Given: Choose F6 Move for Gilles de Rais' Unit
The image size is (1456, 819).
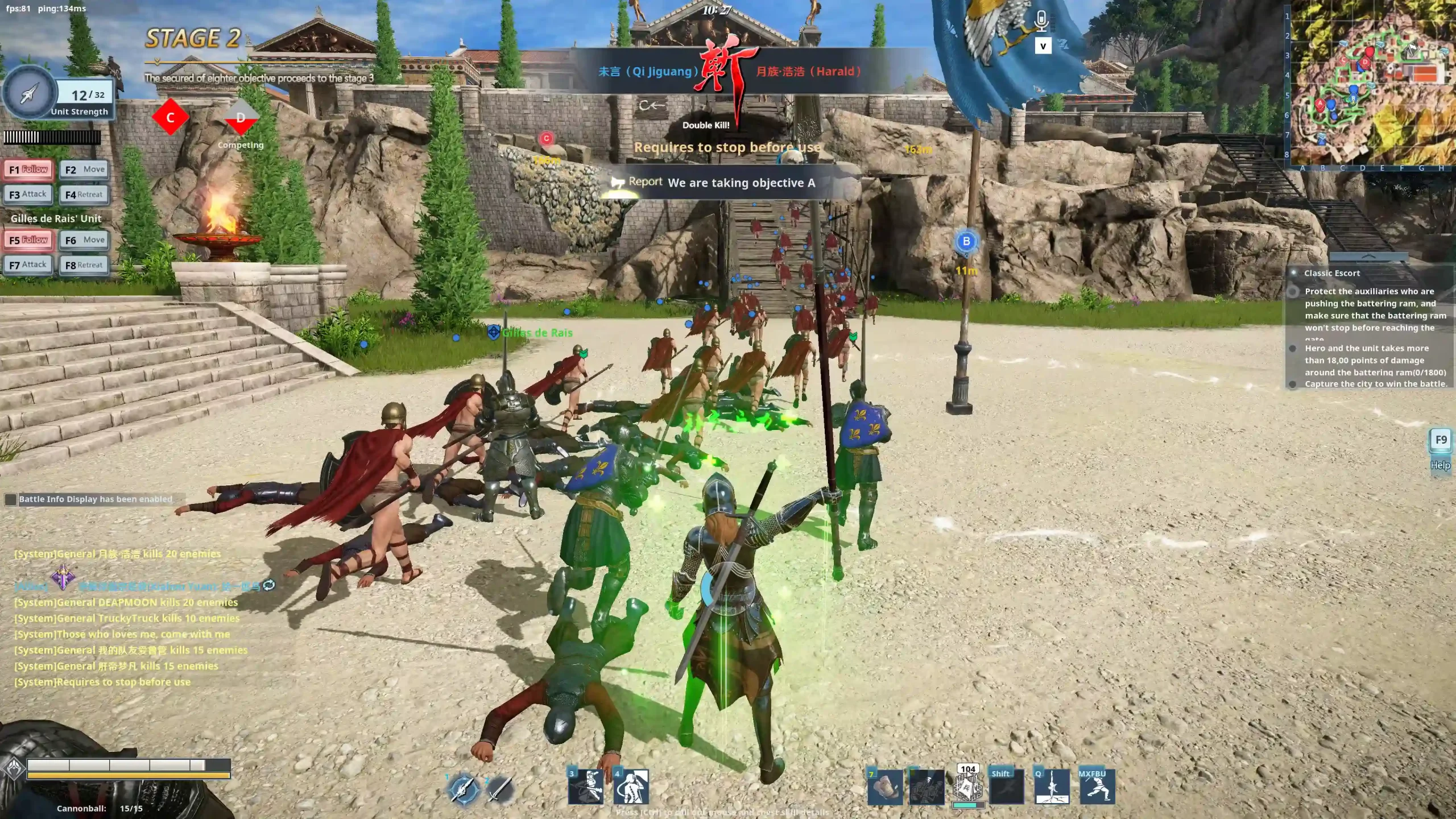Looking at the screenshot, I should (x=84, y=240).
